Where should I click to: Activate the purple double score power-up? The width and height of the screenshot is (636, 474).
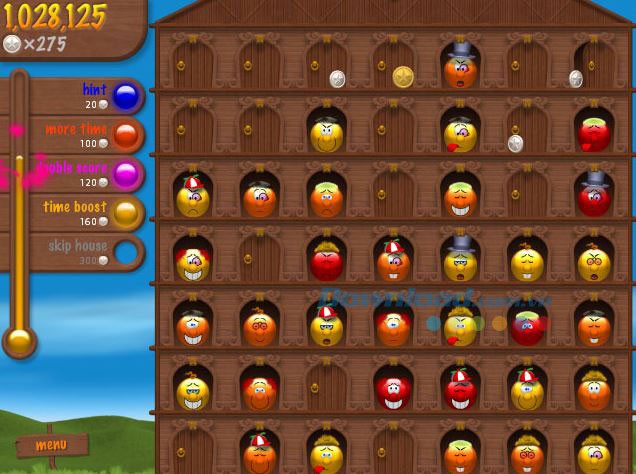click(126, 174)
